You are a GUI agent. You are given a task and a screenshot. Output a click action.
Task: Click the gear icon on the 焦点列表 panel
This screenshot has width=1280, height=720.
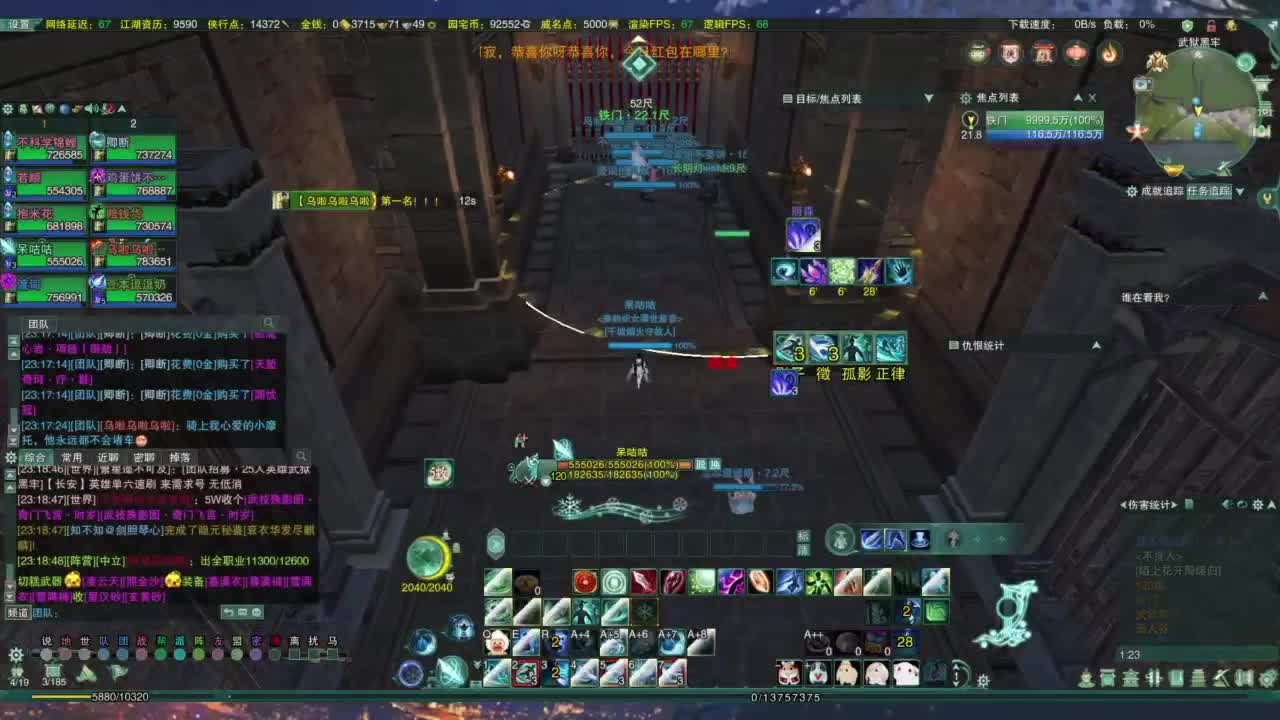(966, 98)
